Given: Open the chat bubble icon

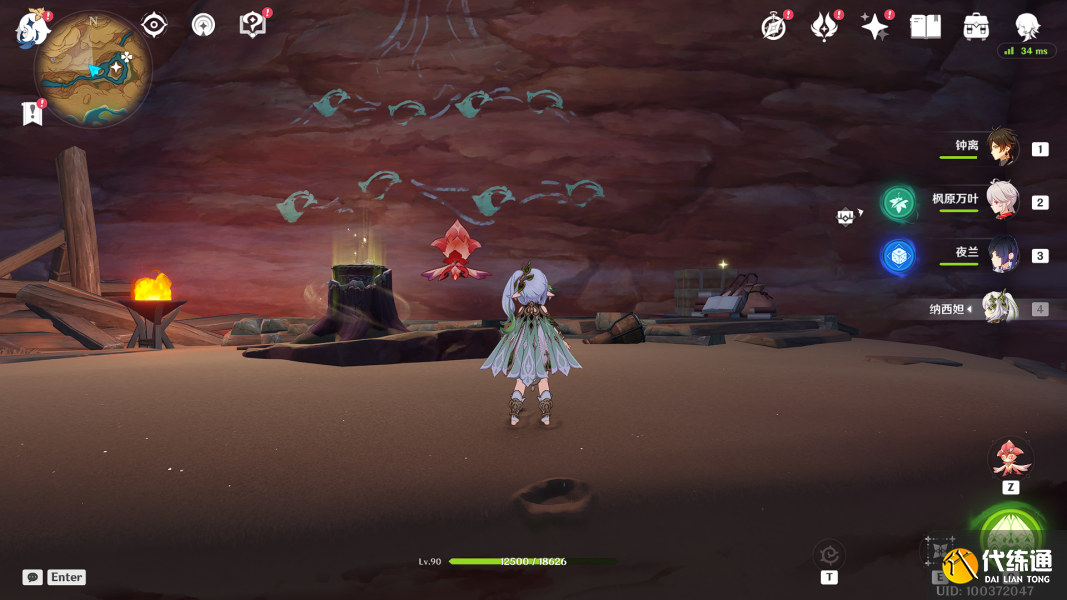Looking at the screenshot, I should [x=33, y=577].
